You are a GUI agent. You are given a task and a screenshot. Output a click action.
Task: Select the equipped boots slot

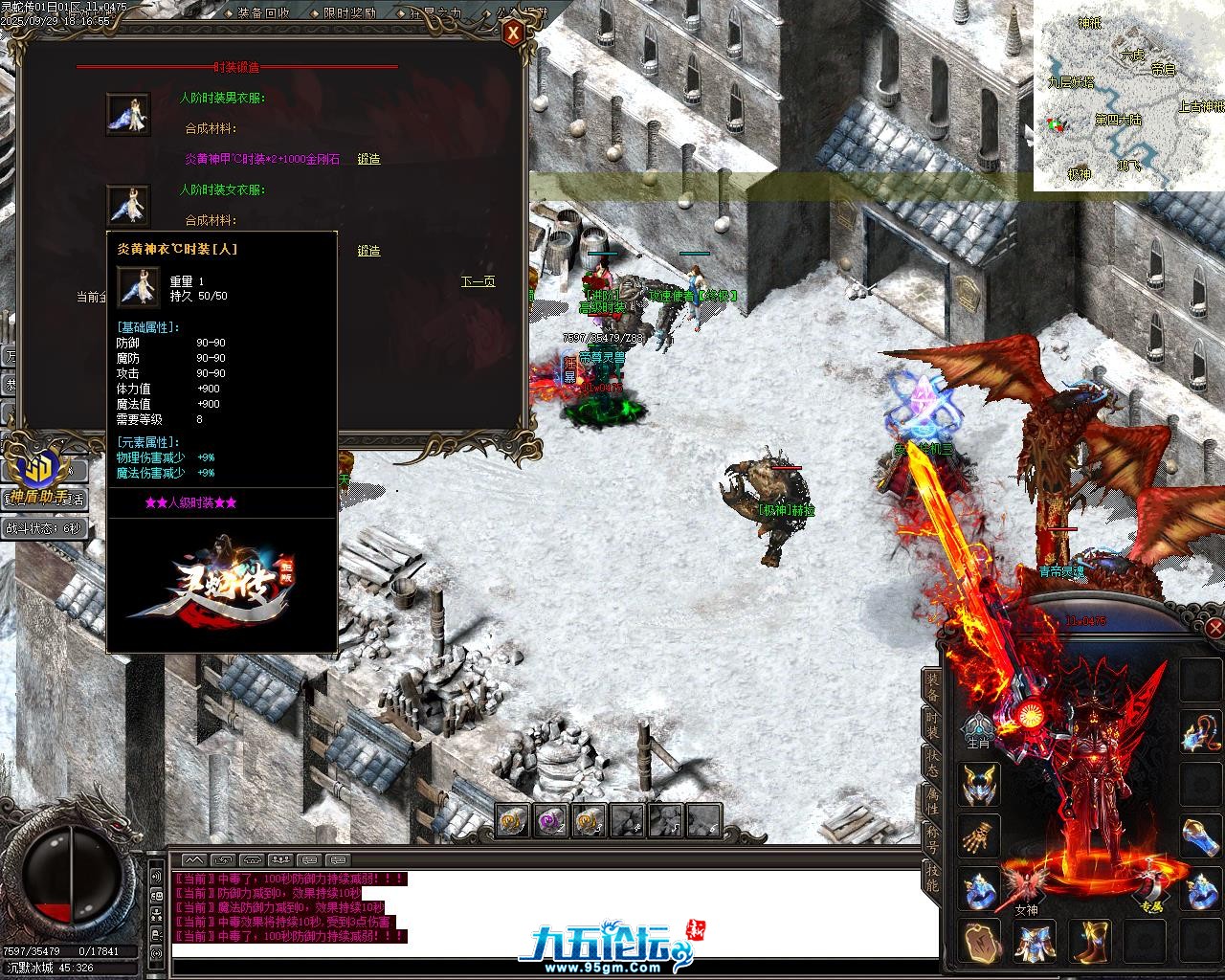[1088, 941]
